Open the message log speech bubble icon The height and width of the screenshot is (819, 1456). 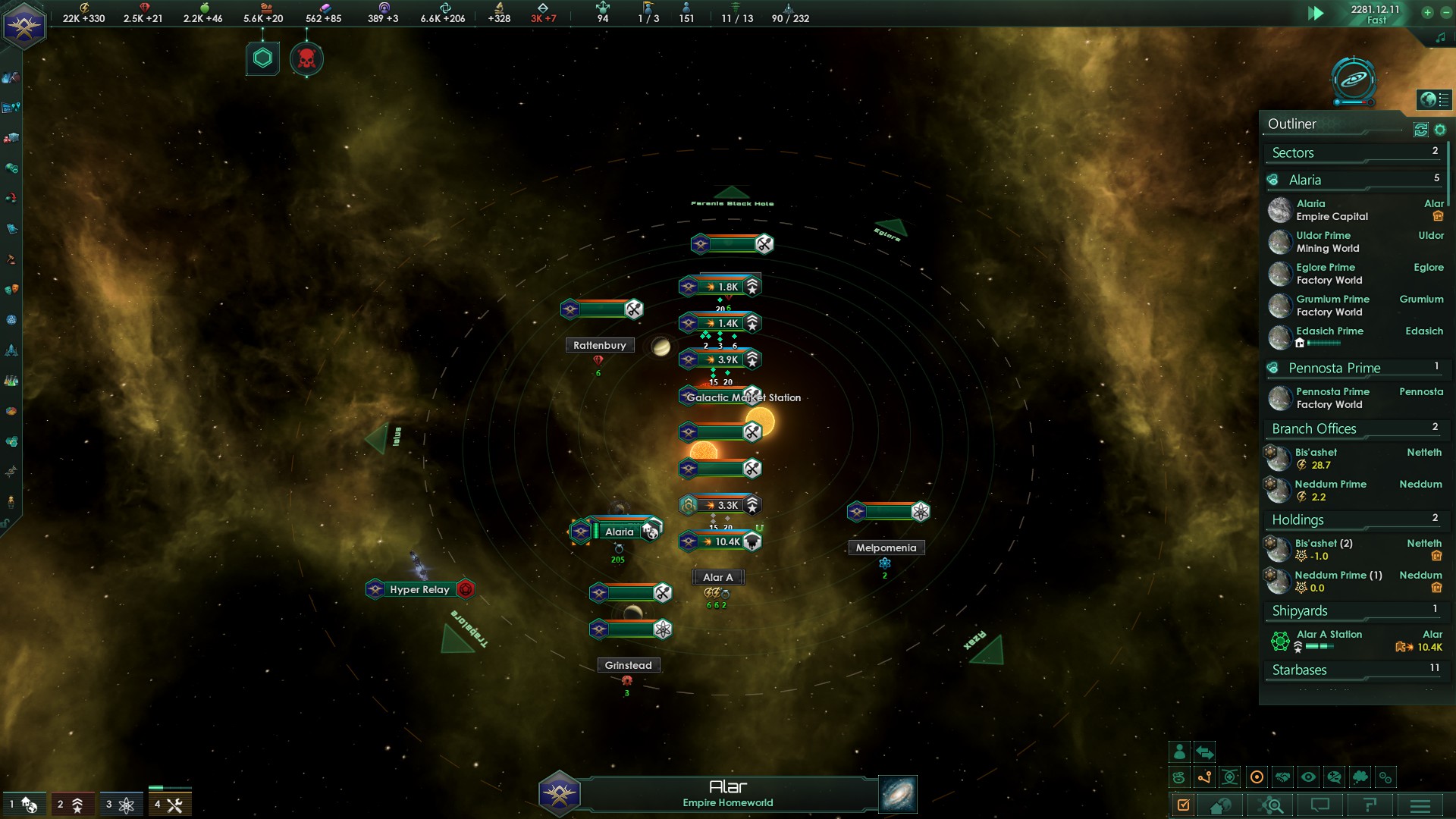tap(1321, 806)
